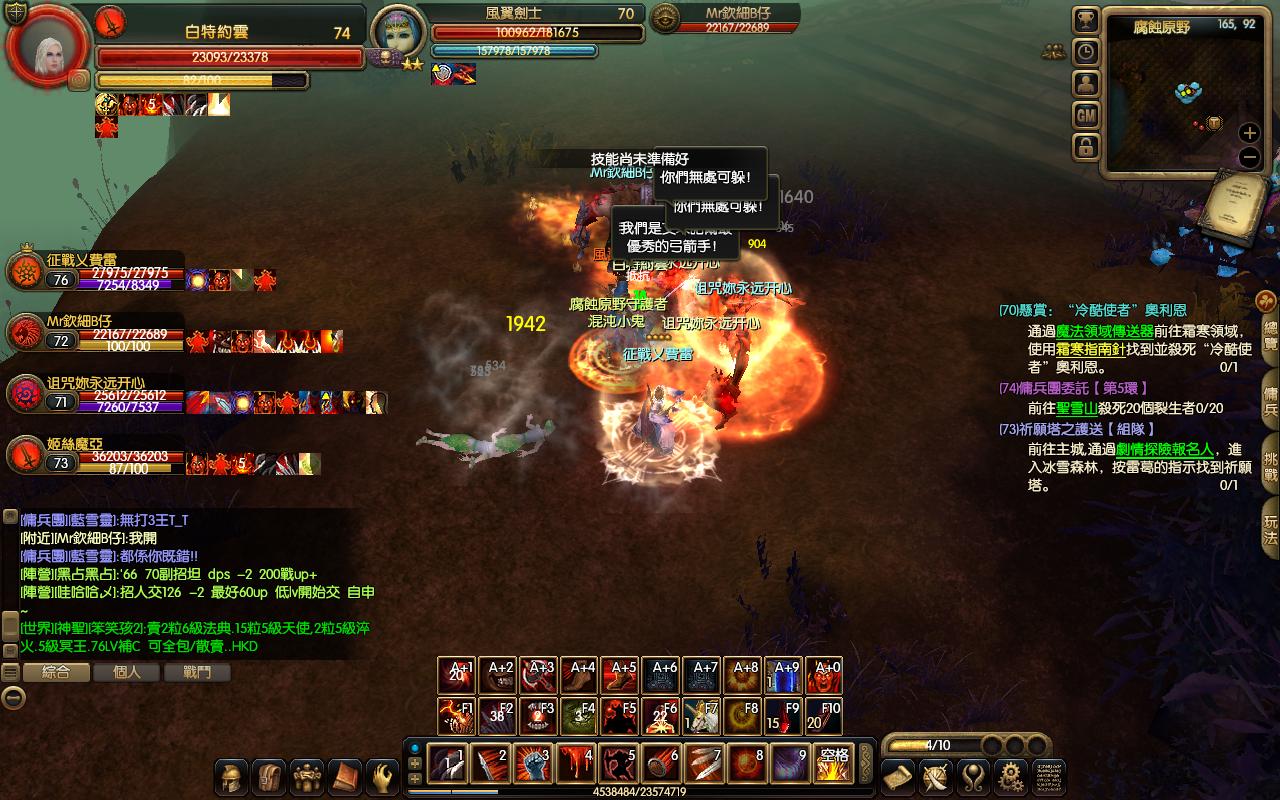Toggle the padlock button beside the minimap

click(x=1086, y=147)
